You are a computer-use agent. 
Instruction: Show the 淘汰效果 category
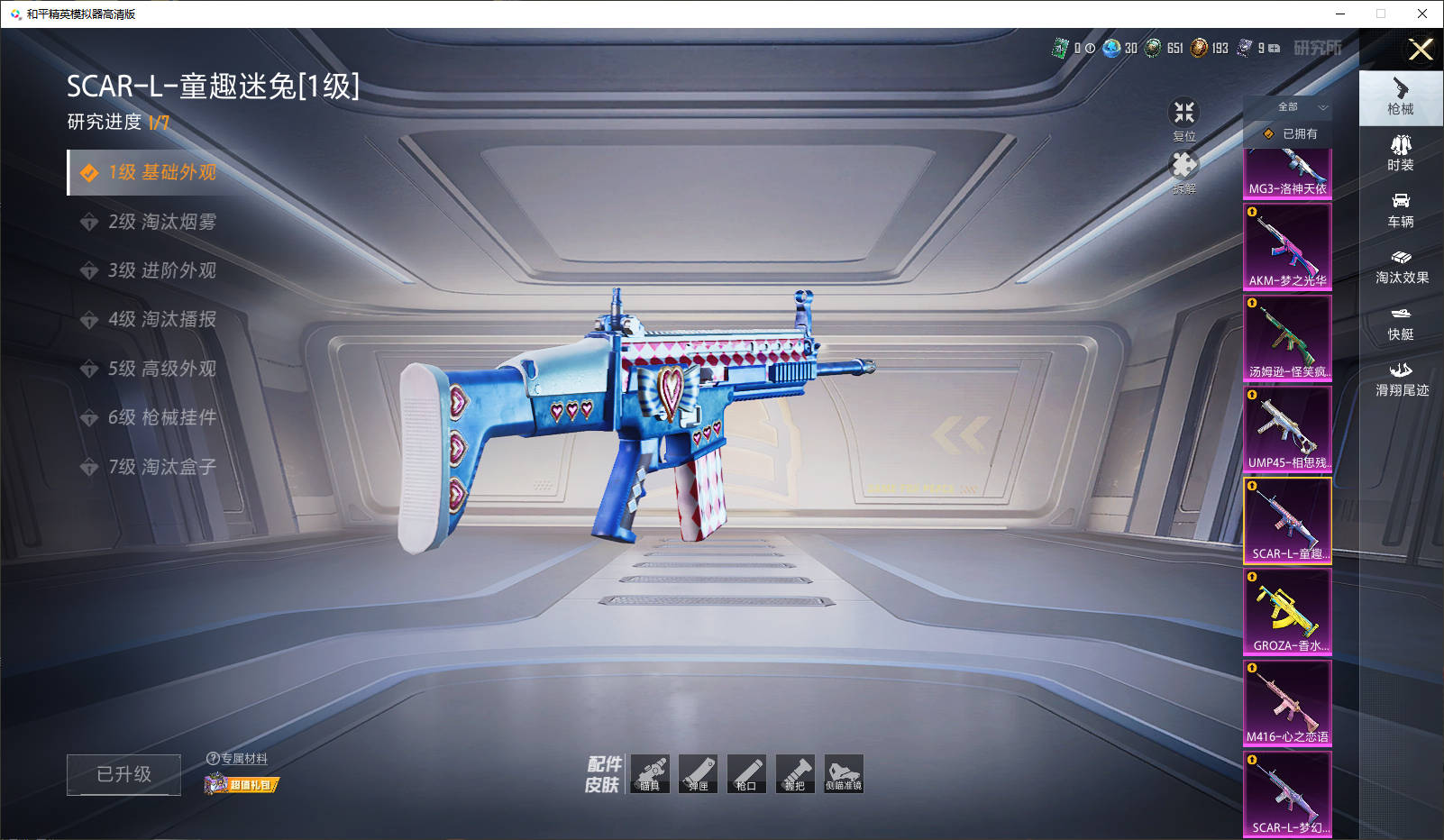[1401, 267]
